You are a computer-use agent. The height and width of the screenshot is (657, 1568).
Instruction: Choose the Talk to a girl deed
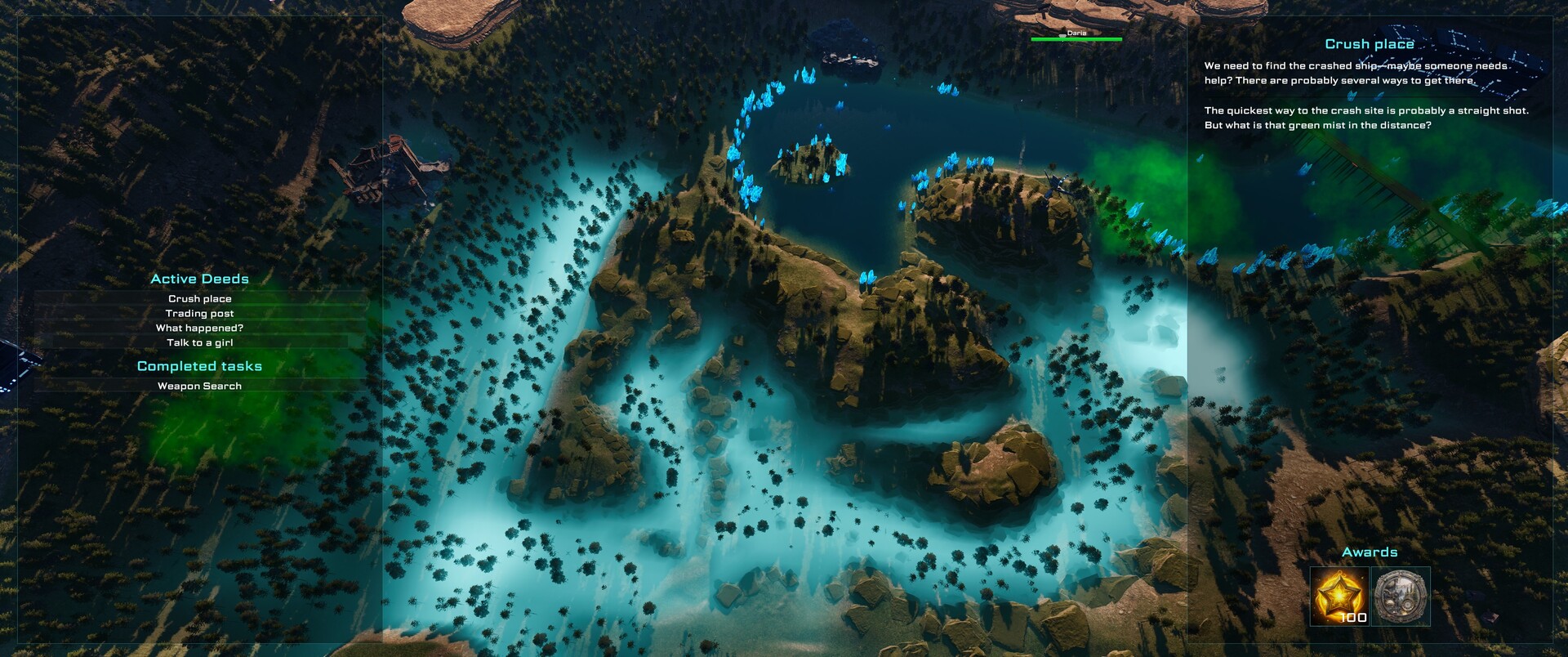[x=198, y=343]
